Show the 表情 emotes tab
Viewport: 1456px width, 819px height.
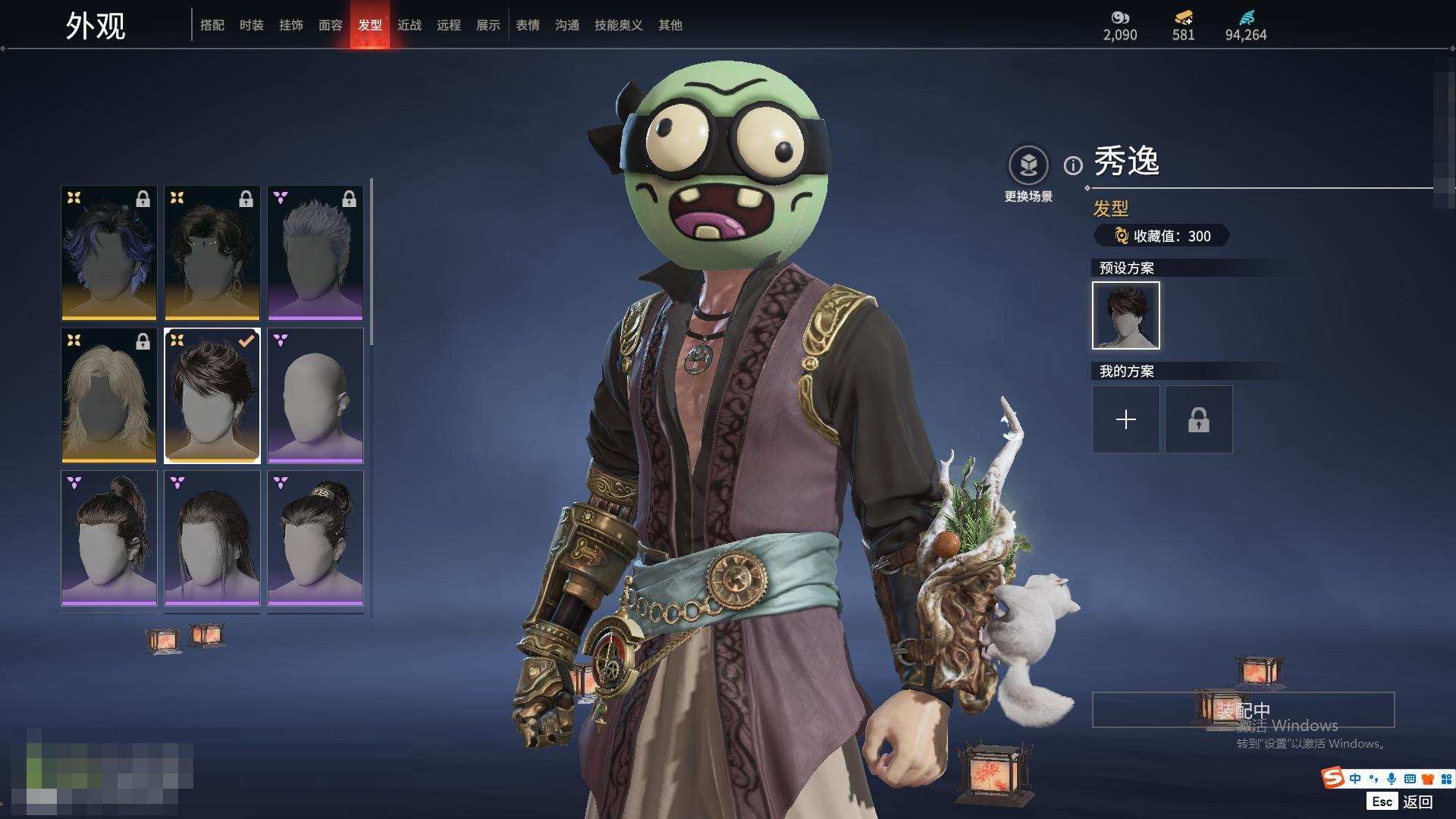pyautogui.click(x=528, y=25)
